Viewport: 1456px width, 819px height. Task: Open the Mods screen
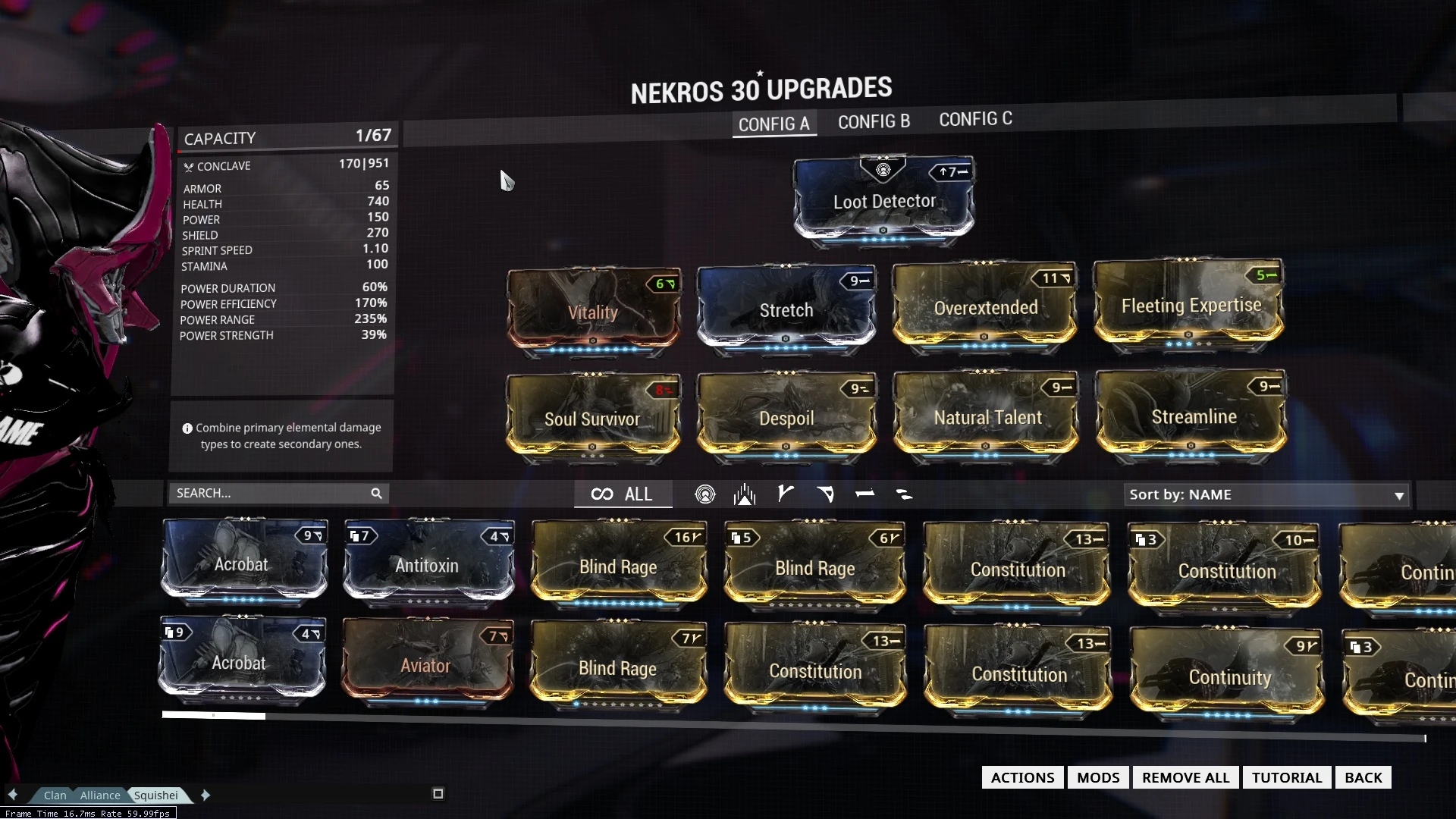[1097, 777]
